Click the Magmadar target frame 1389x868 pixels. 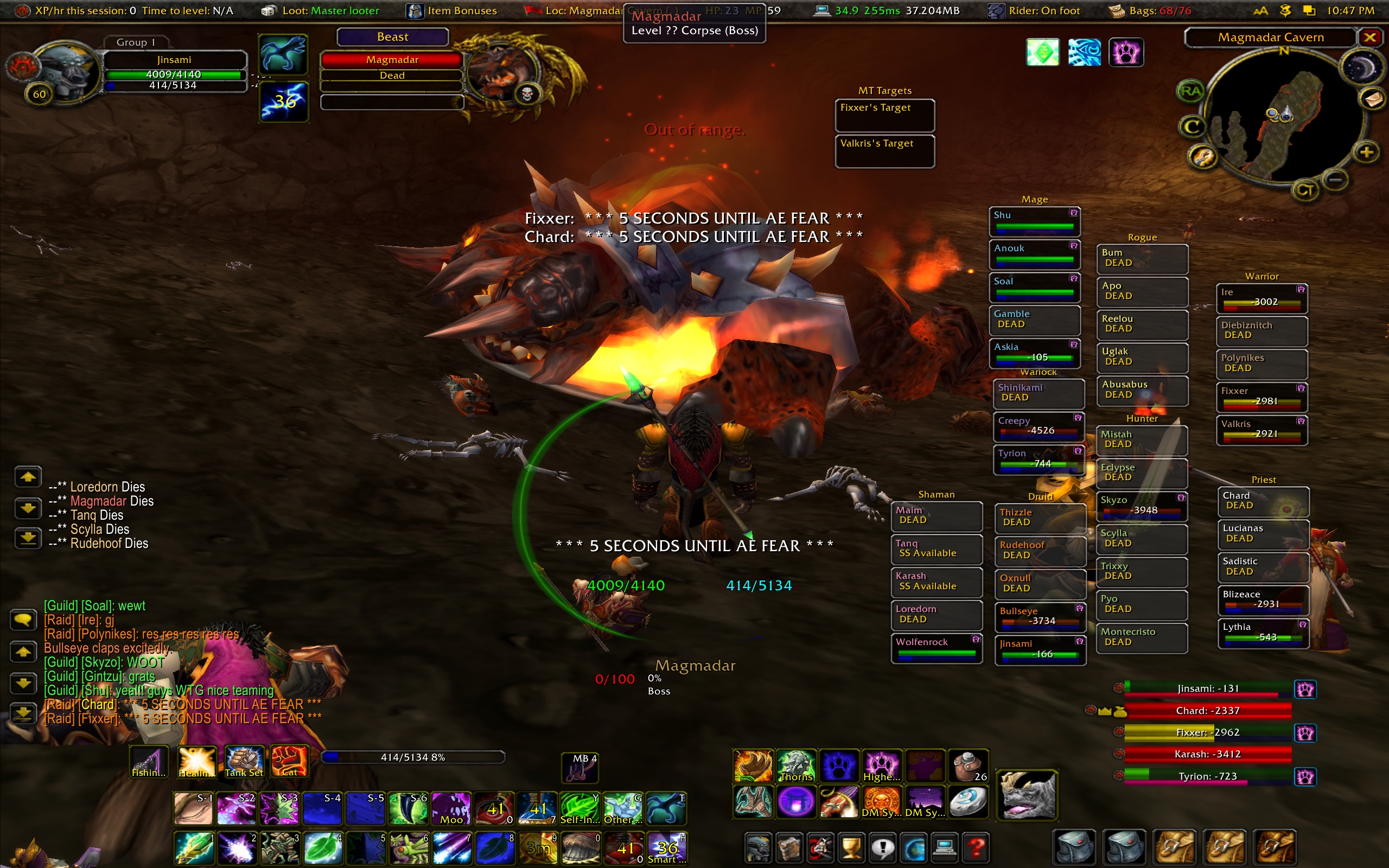click(392, 67)
